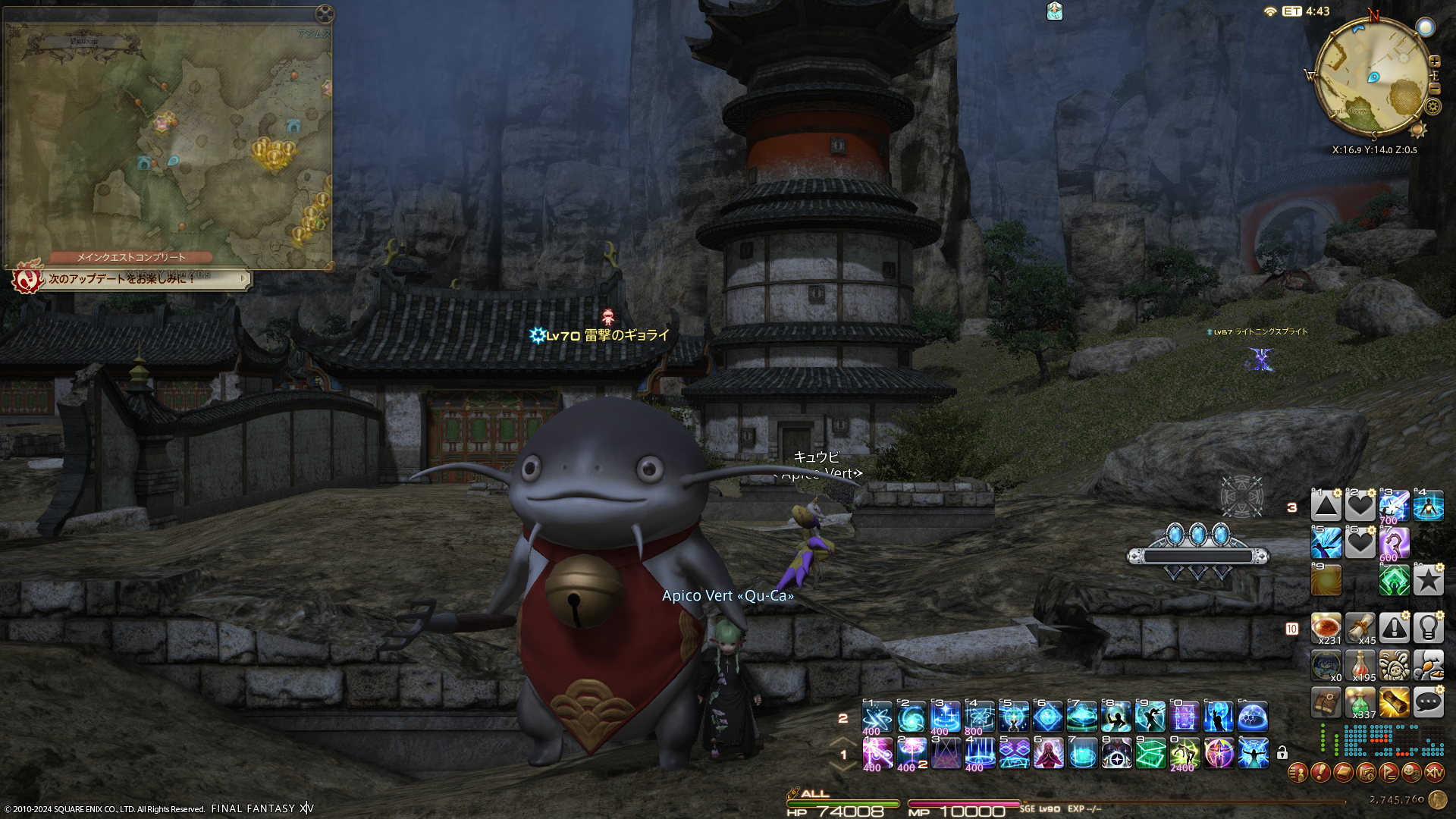
Task: Open the minimap gear settings
Action: click(x=1432, y=107)
